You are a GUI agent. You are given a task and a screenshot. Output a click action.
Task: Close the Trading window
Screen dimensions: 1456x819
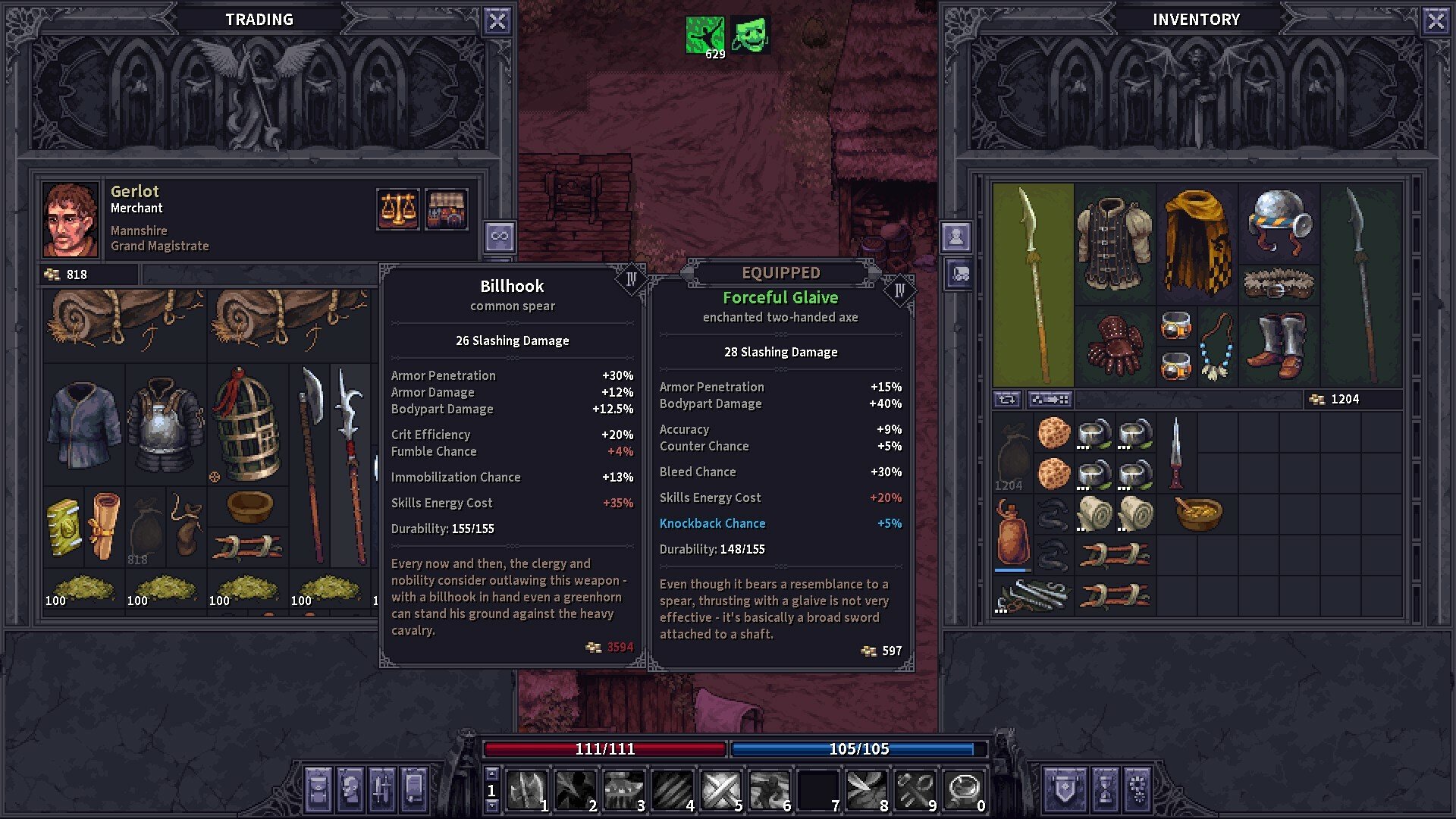tap(497, 20)
